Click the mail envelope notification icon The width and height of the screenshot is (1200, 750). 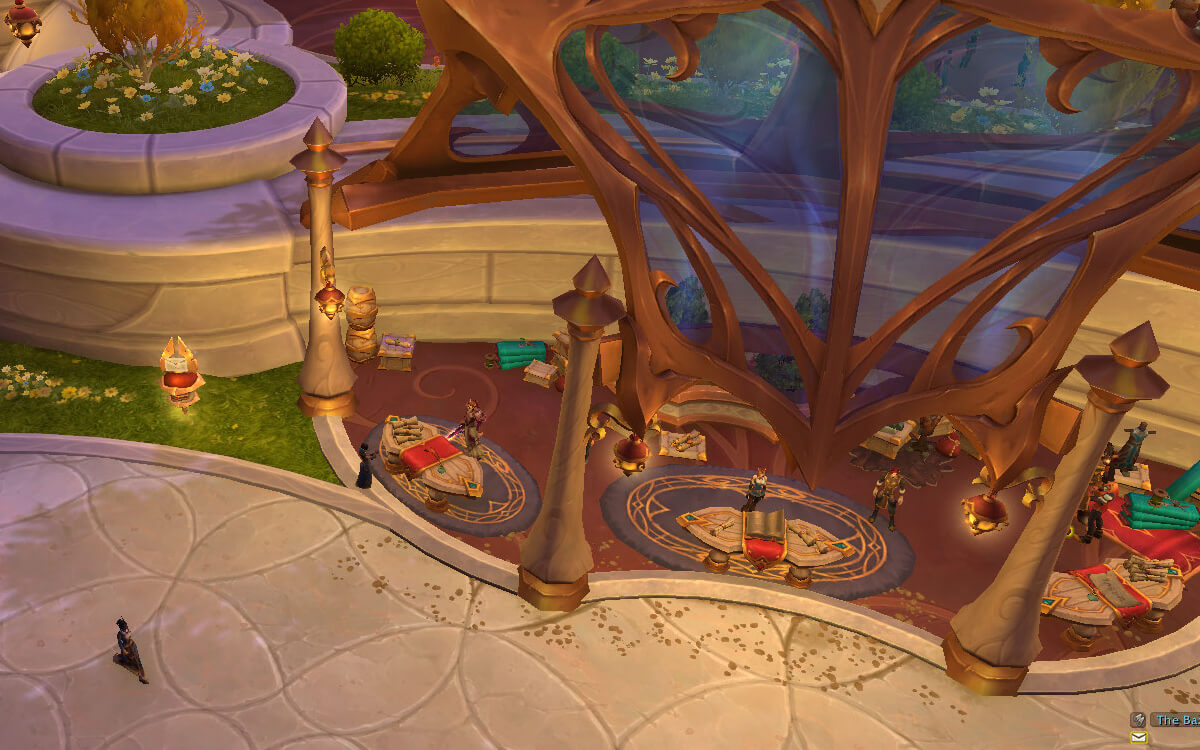(1138, 738)
